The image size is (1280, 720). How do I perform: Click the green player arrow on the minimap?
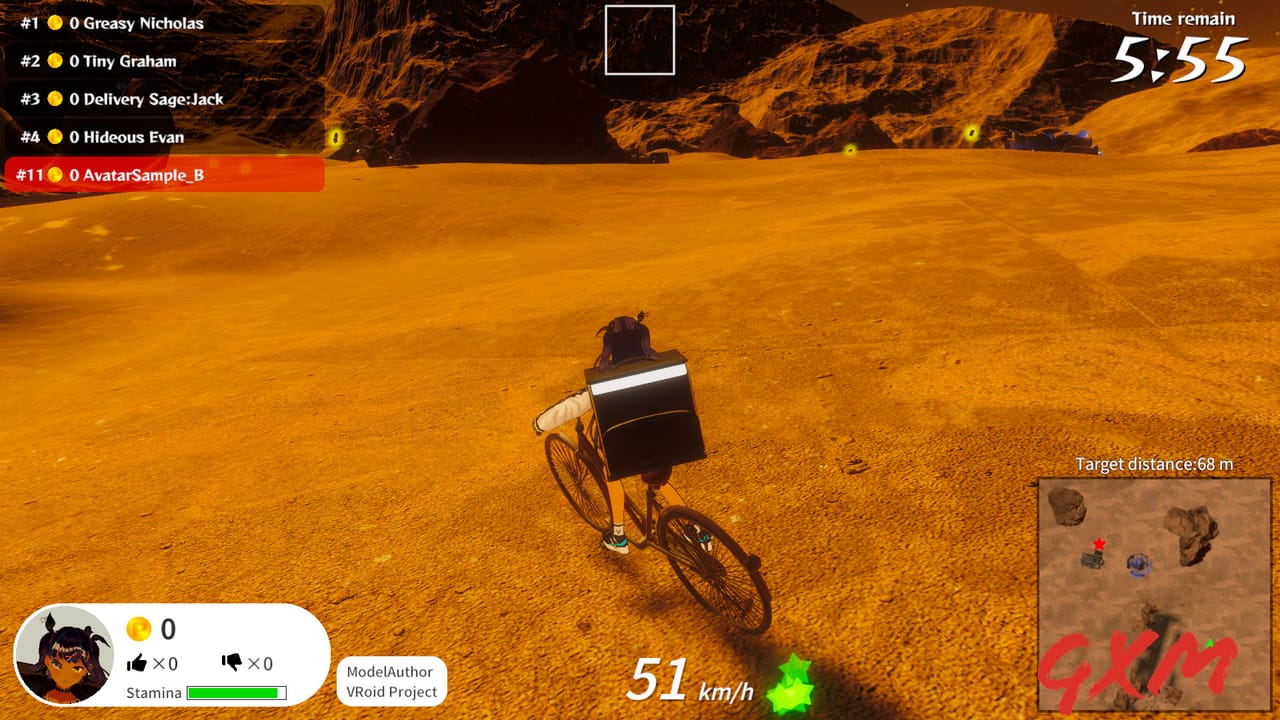click(x=1210, y=643)
